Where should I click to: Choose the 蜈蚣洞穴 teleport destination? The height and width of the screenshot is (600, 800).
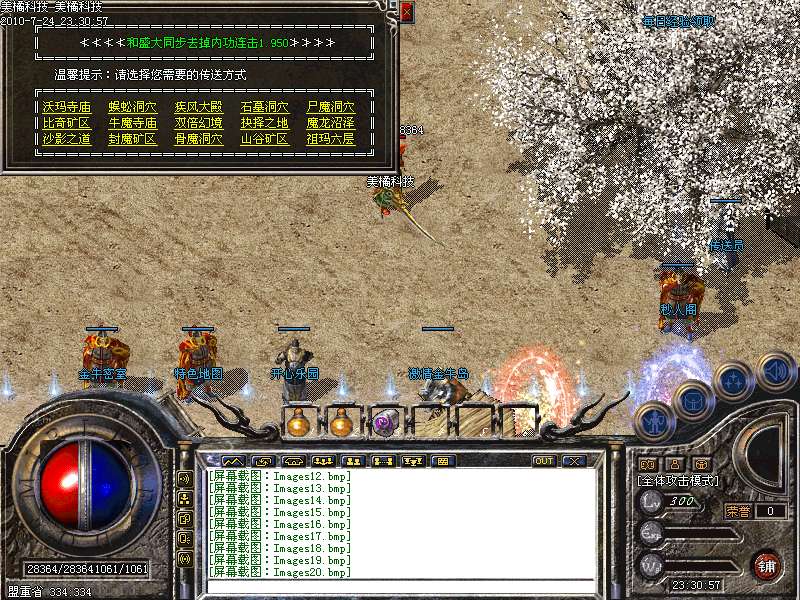(132, 106)
